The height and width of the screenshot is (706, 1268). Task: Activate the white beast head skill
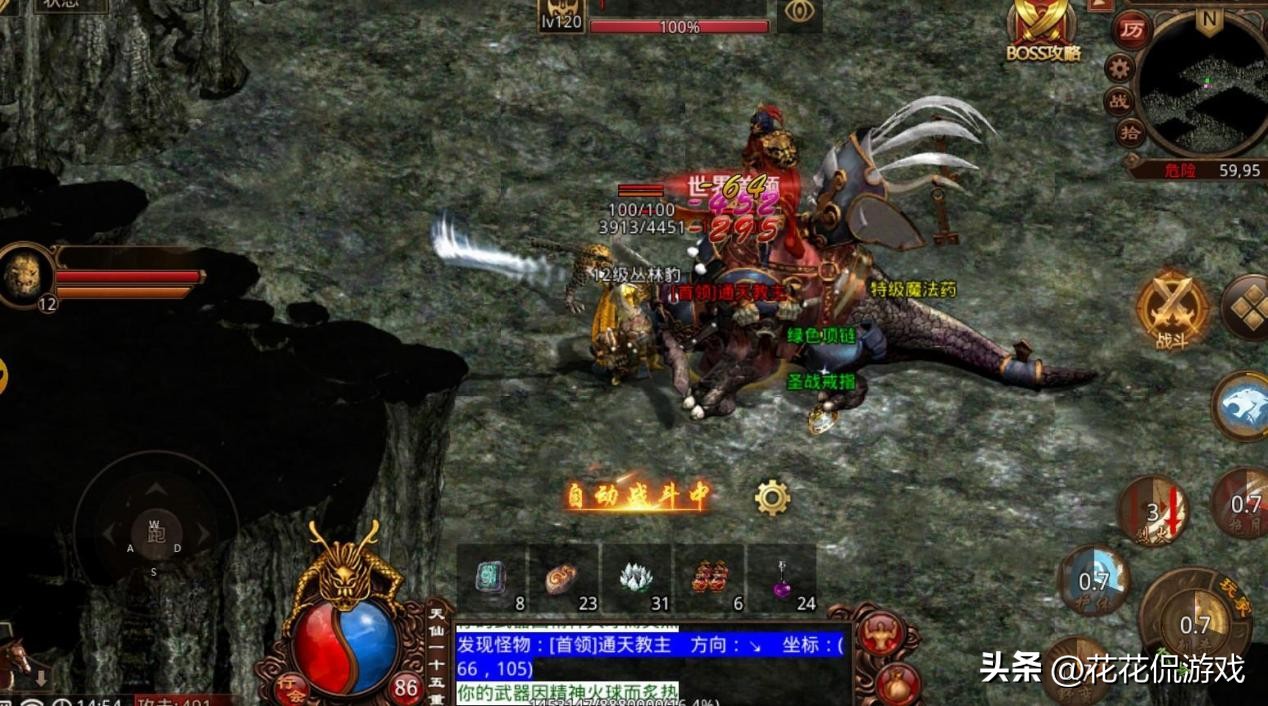click(x=1244, y=406)
